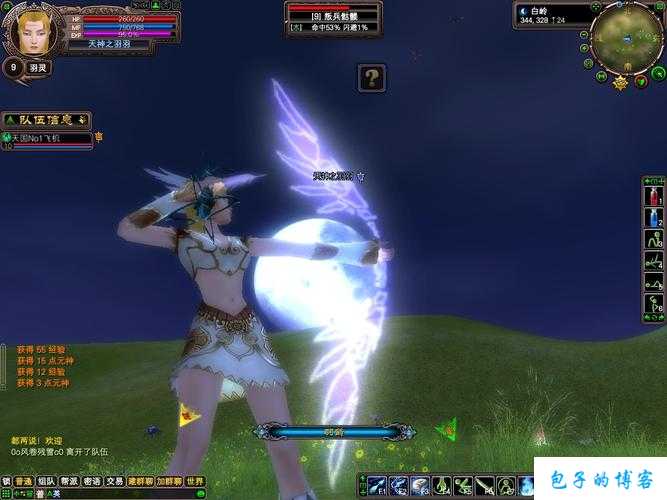Click the question mark help button
This screenshot has width=667, height=500.
[372, 78]
